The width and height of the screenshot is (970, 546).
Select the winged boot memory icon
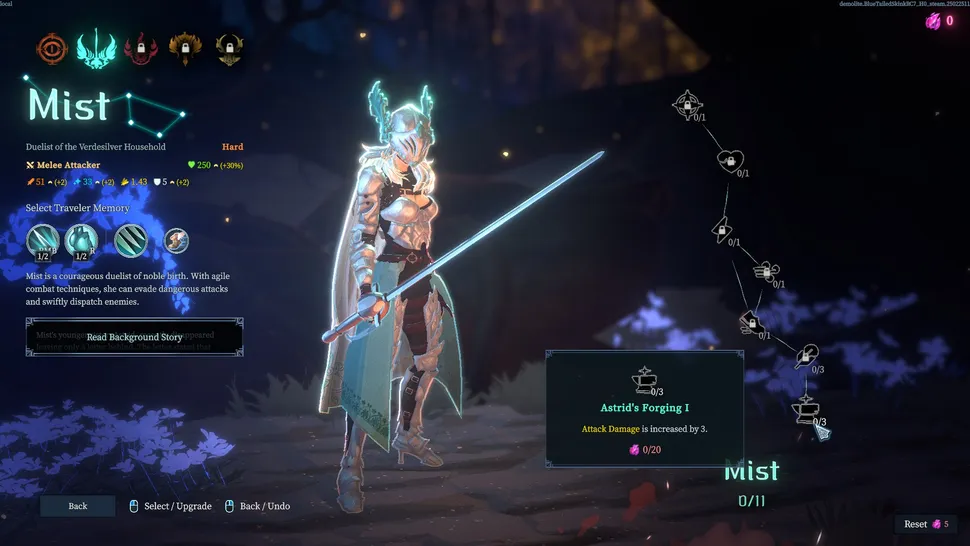176,240
